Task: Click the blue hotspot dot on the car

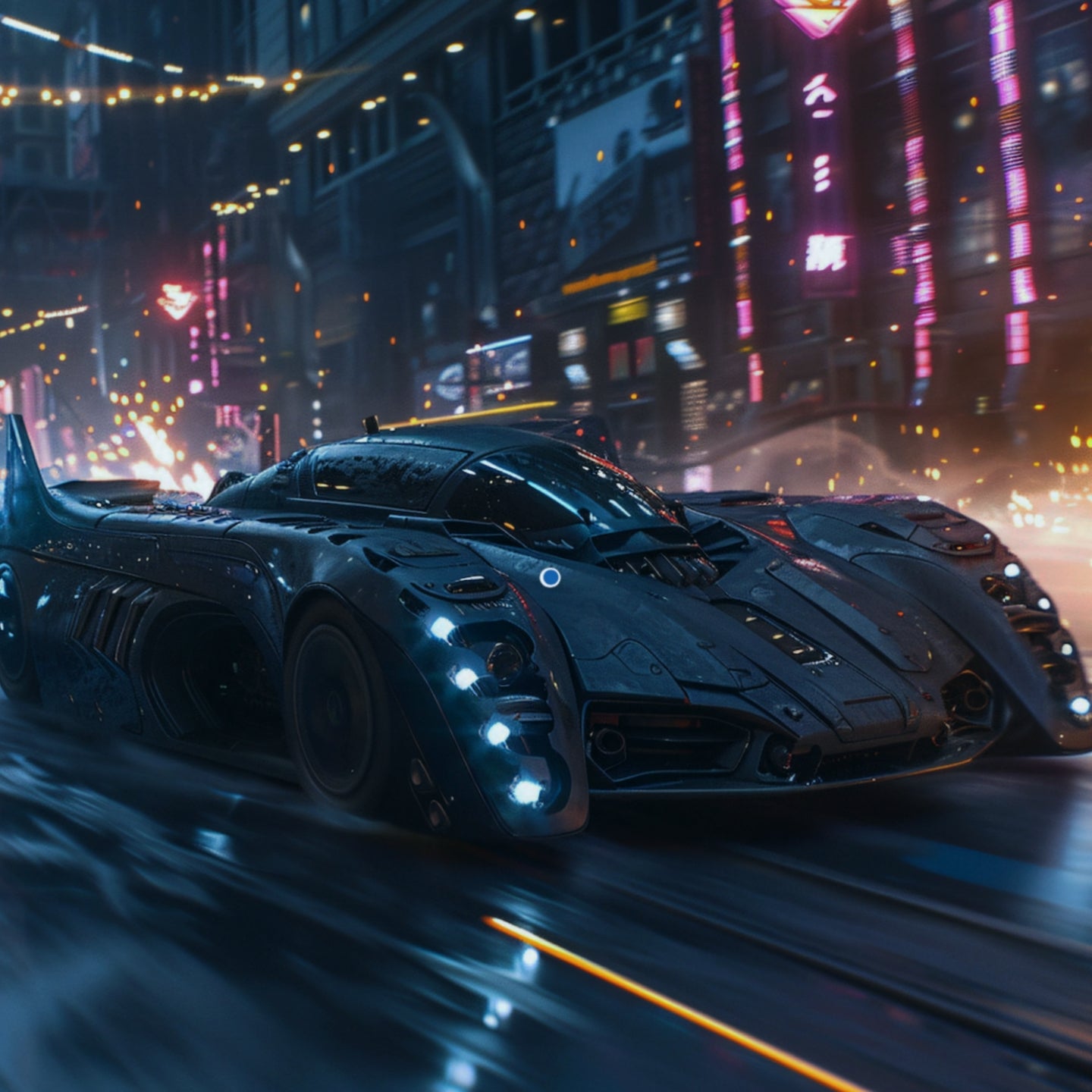Action: [x=550, y=578]
